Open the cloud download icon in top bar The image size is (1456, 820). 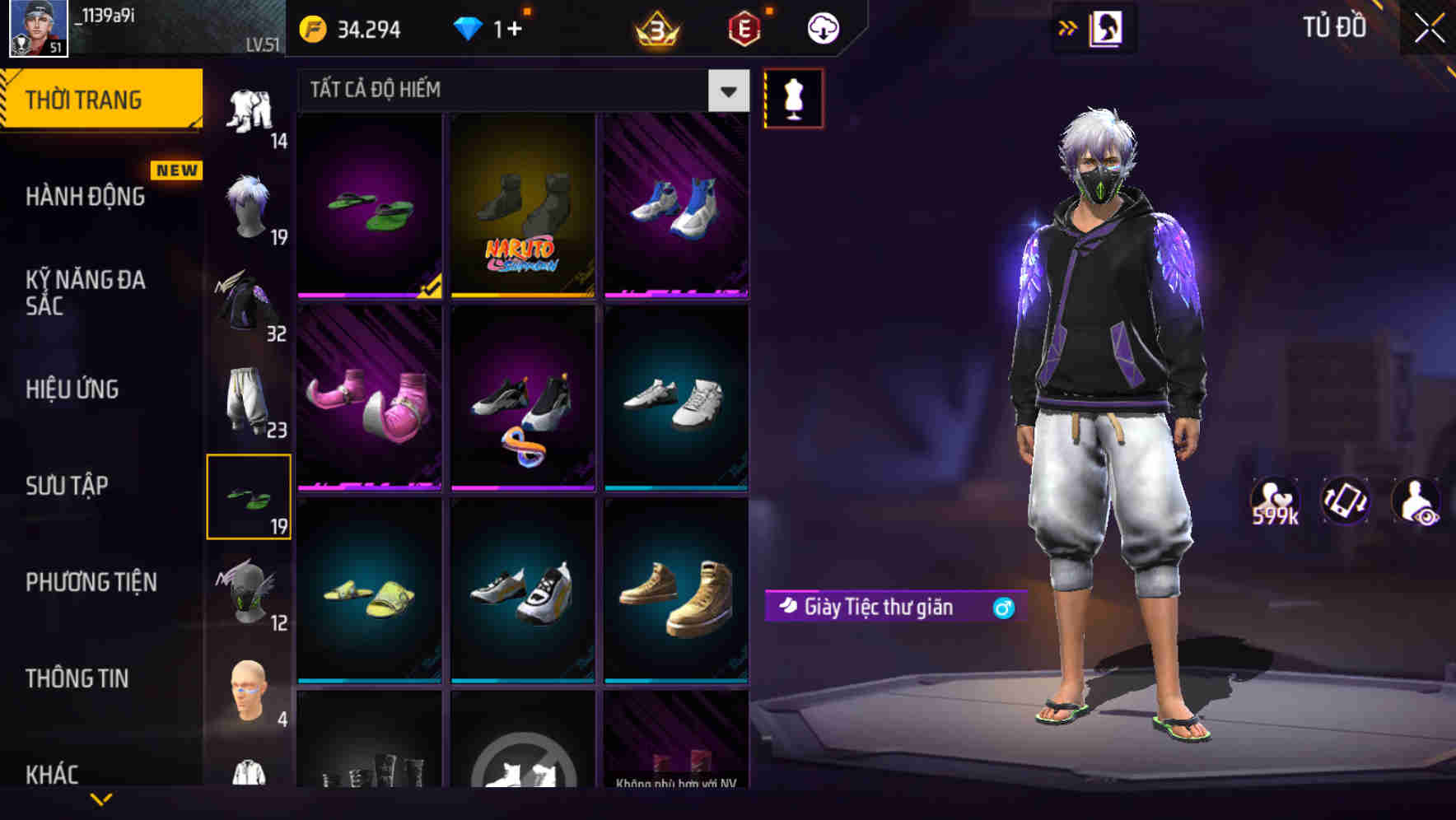[x=821, y=27]
